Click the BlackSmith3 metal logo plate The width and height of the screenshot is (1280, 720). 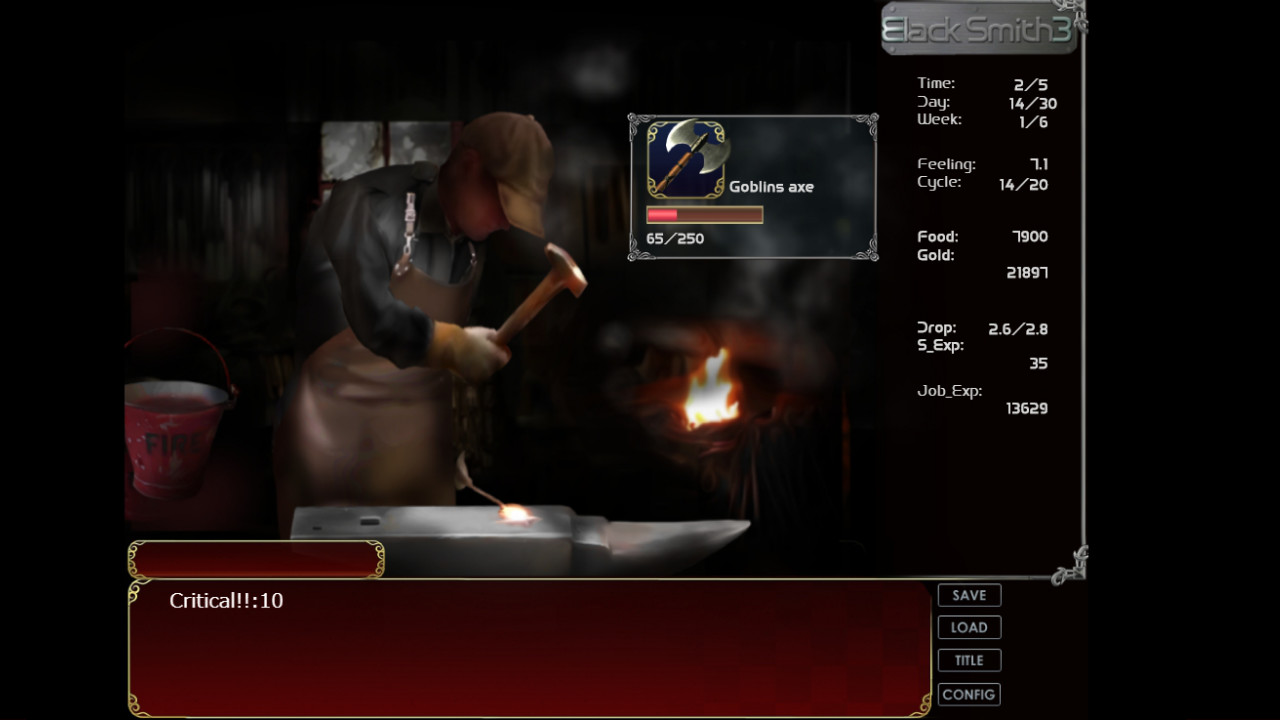978,28
